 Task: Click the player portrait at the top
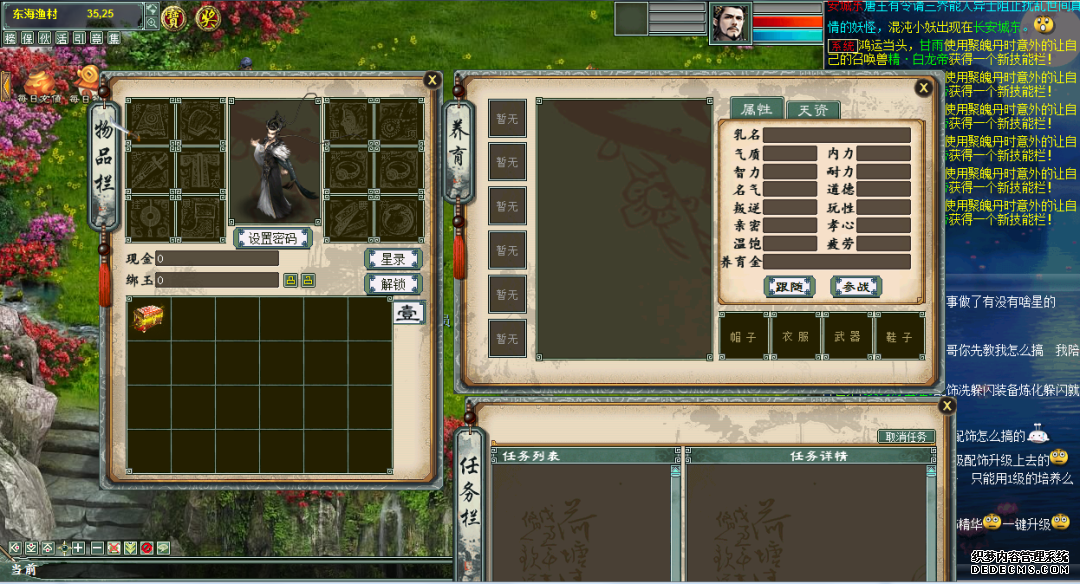point(730,23)
